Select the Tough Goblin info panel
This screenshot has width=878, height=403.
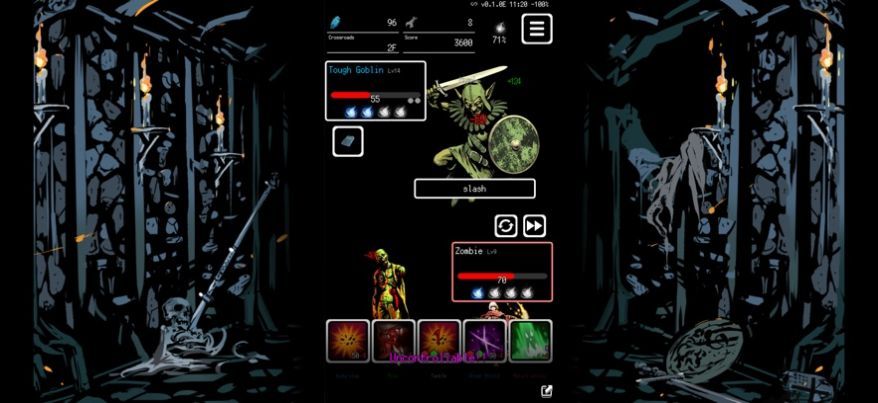point(376,91)
